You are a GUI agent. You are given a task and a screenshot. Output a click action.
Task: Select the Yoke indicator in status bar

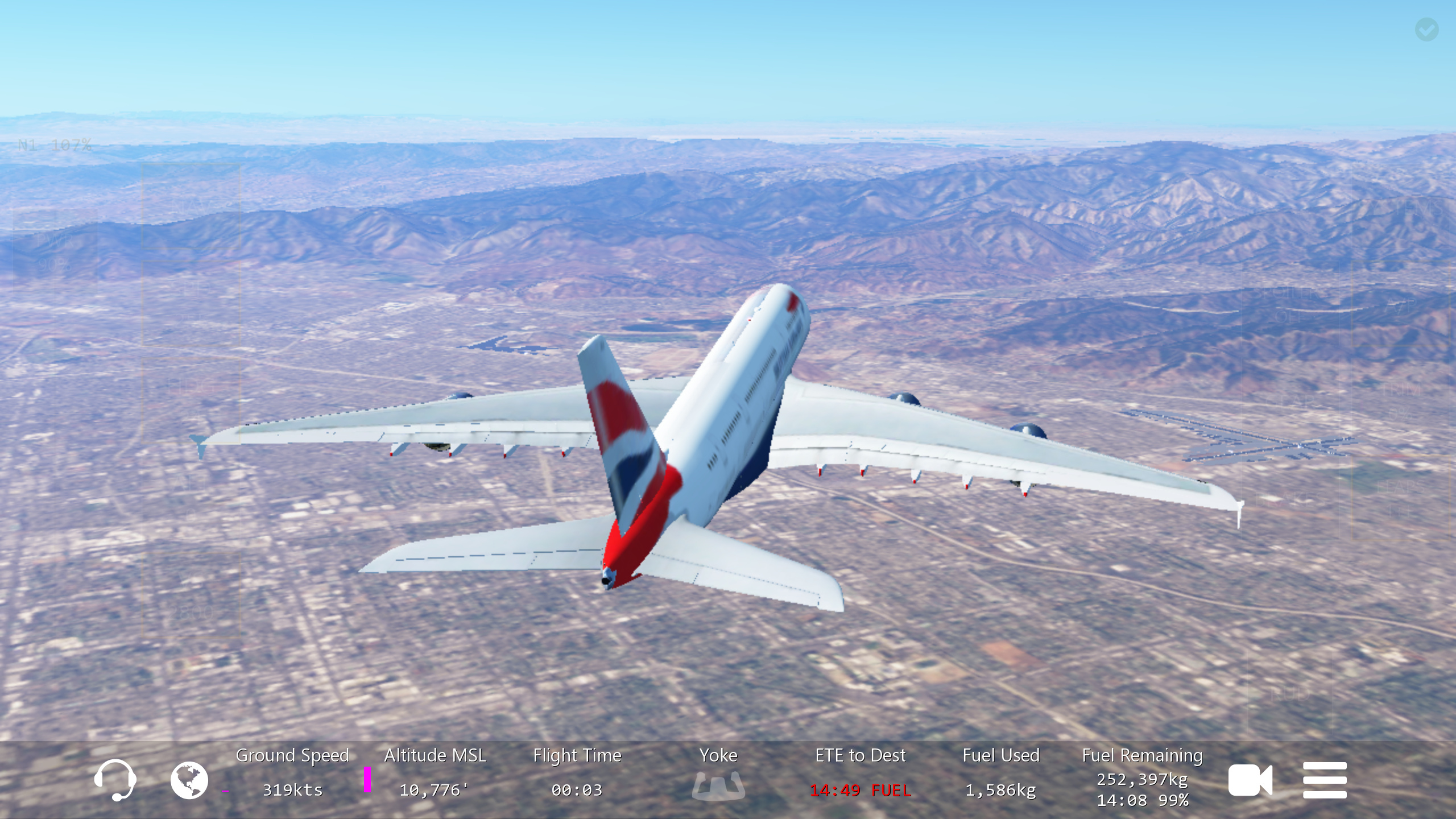click(x=718, y=773)
